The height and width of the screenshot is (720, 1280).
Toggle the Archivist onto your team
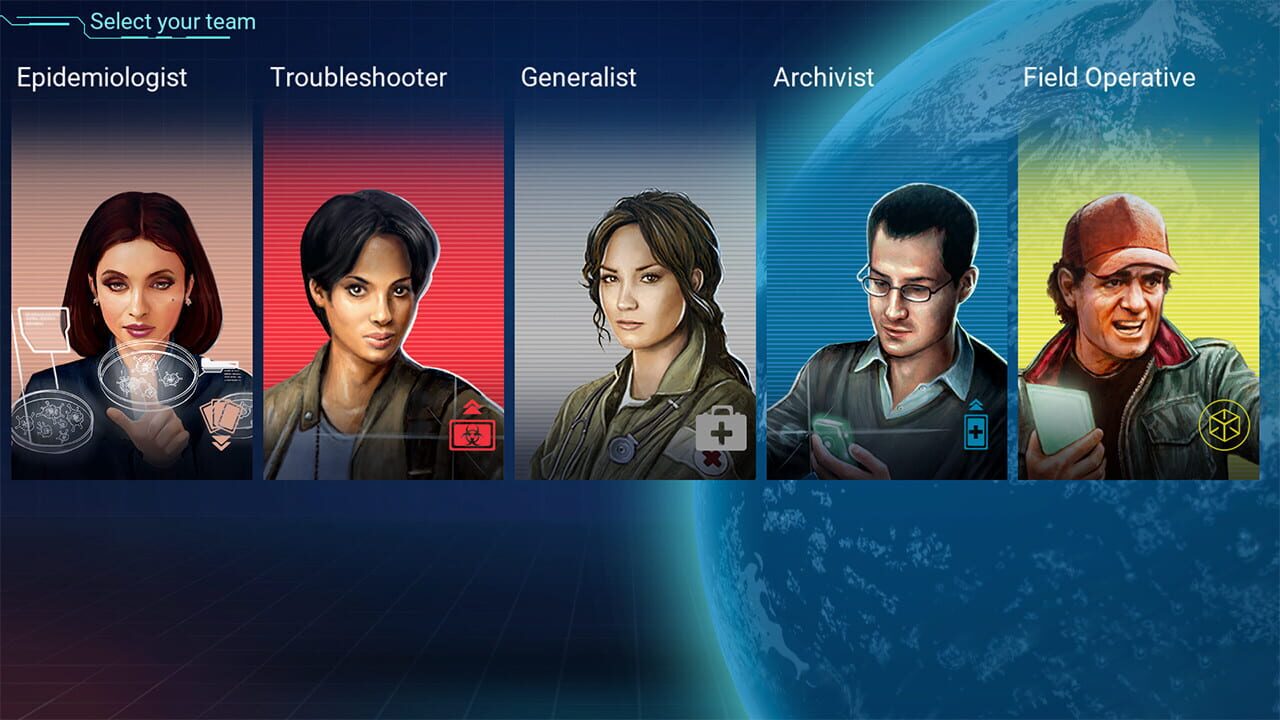tap(887, 290)
